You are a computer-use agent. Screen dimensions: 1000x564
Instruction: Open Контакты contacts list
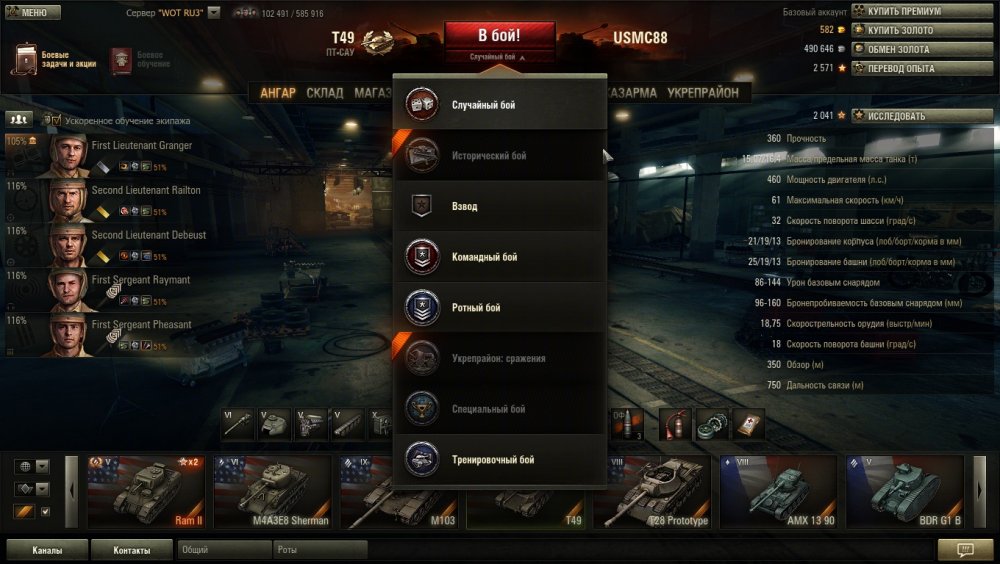coord(131,550)
